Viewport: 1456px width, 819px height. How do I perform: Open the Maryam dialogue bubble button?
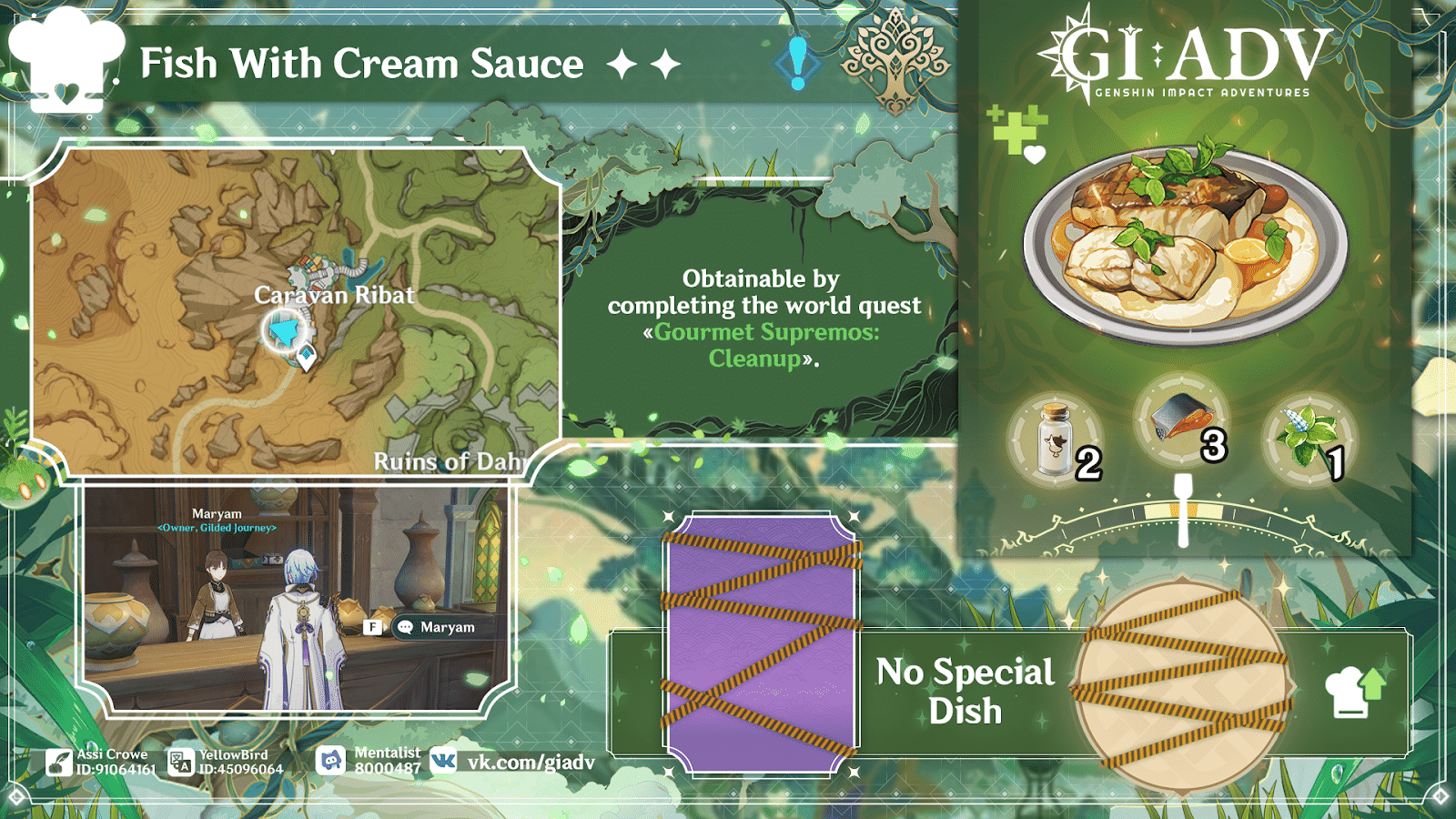pyautogui.click(x=434, y=627)
